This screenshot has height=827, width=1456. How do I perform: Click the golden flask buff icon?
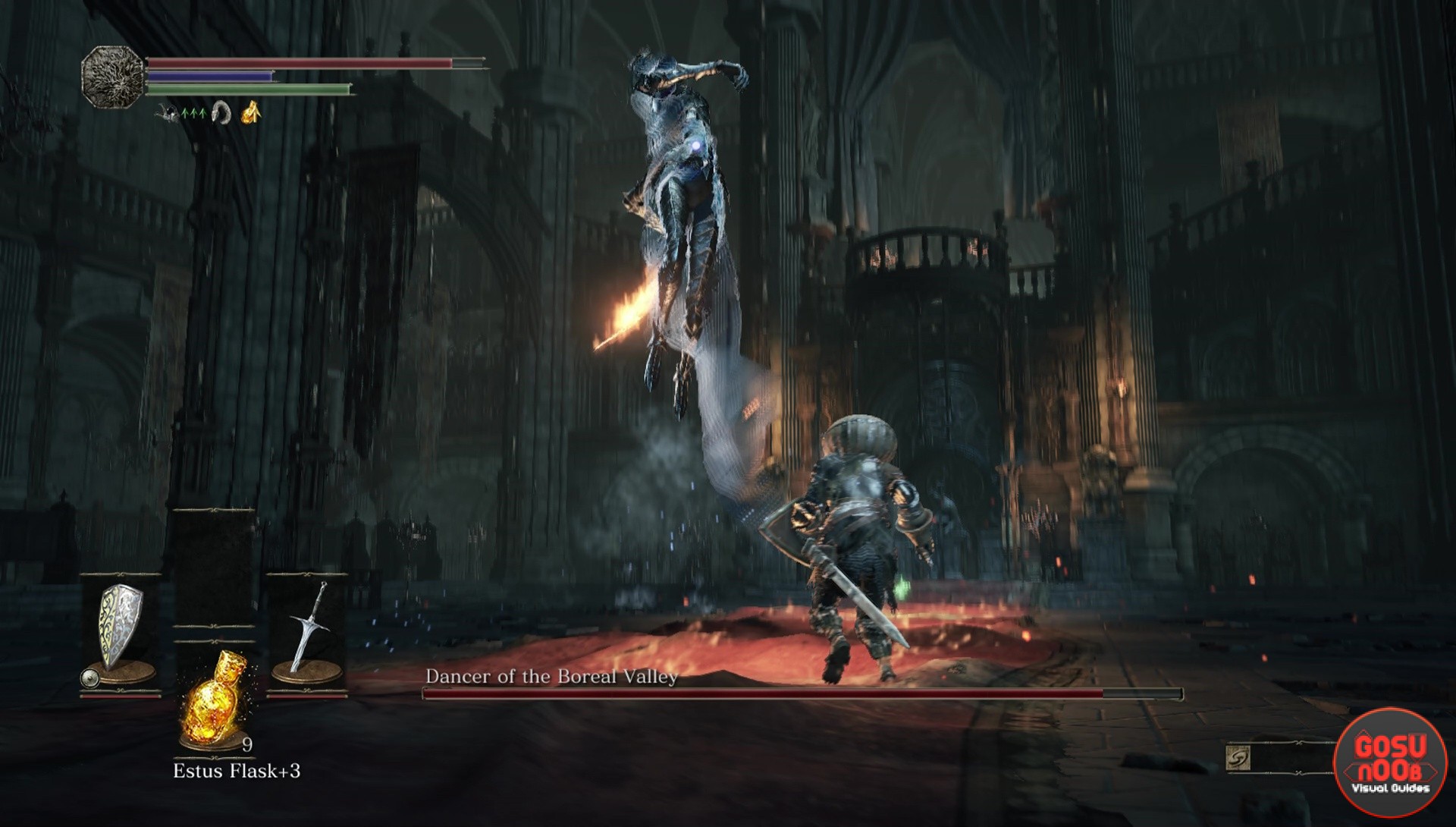coord(252,112)
